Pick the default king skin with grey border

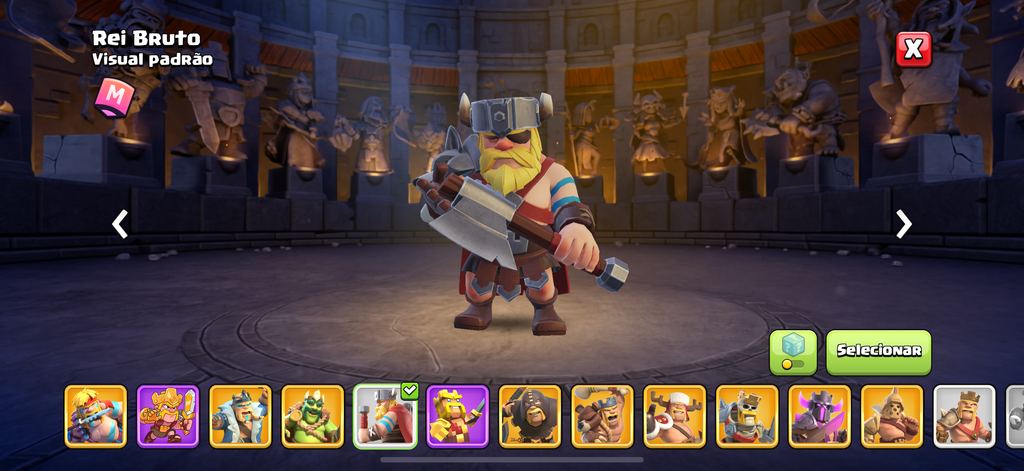tap(964, 414)
